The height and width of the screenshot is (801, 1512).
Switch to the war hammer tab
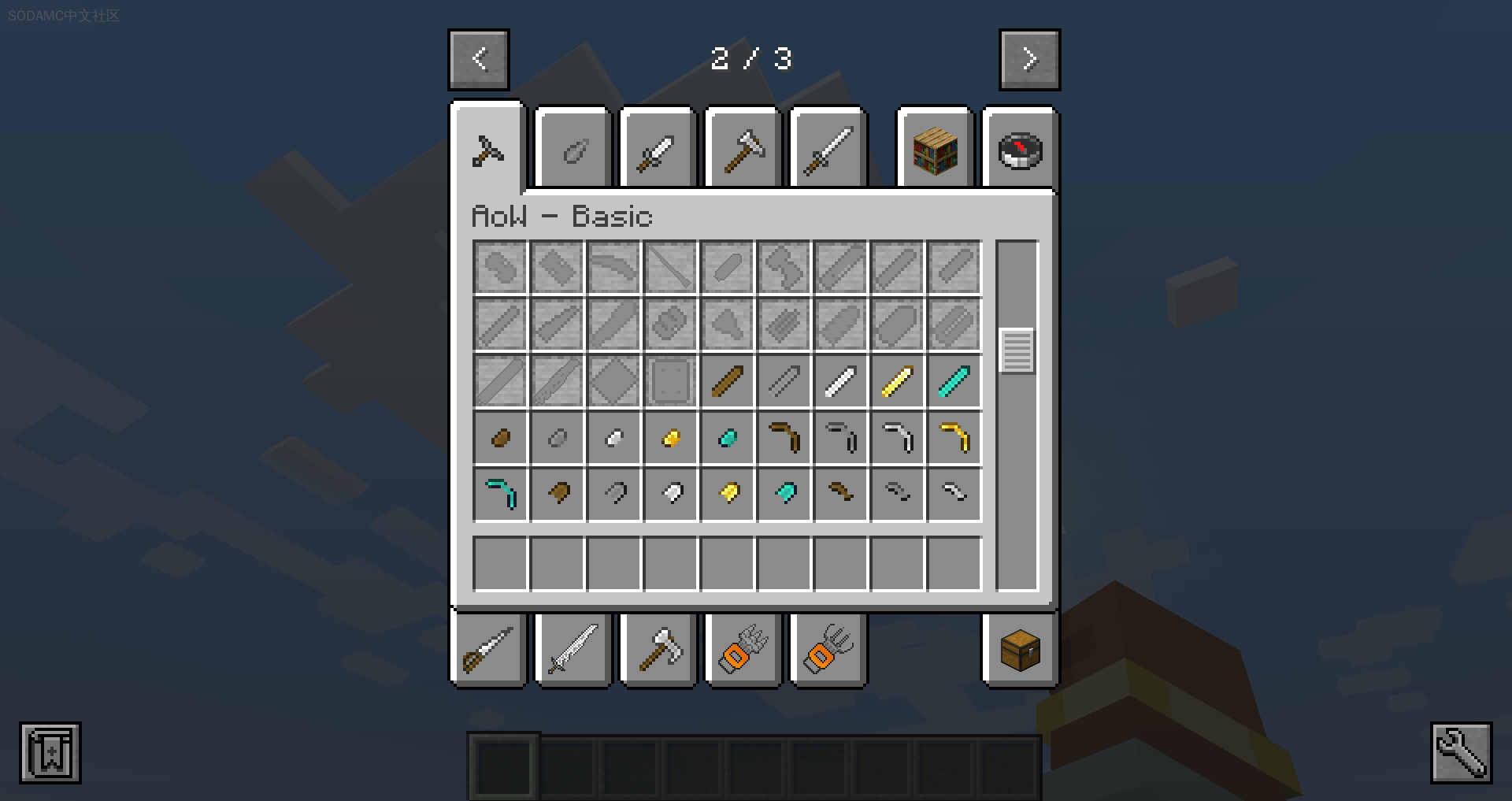coord(743,150)
